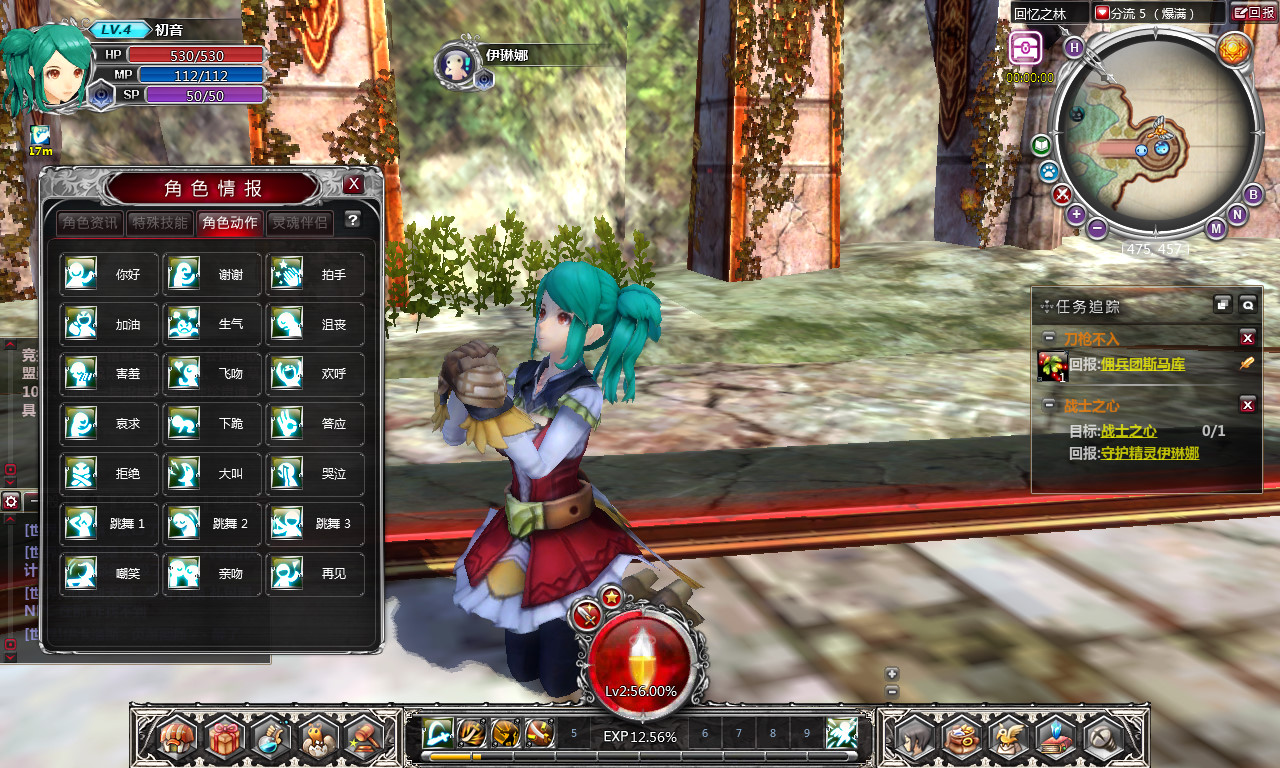Activate the first skill on the hotbar

click(436, 733)
